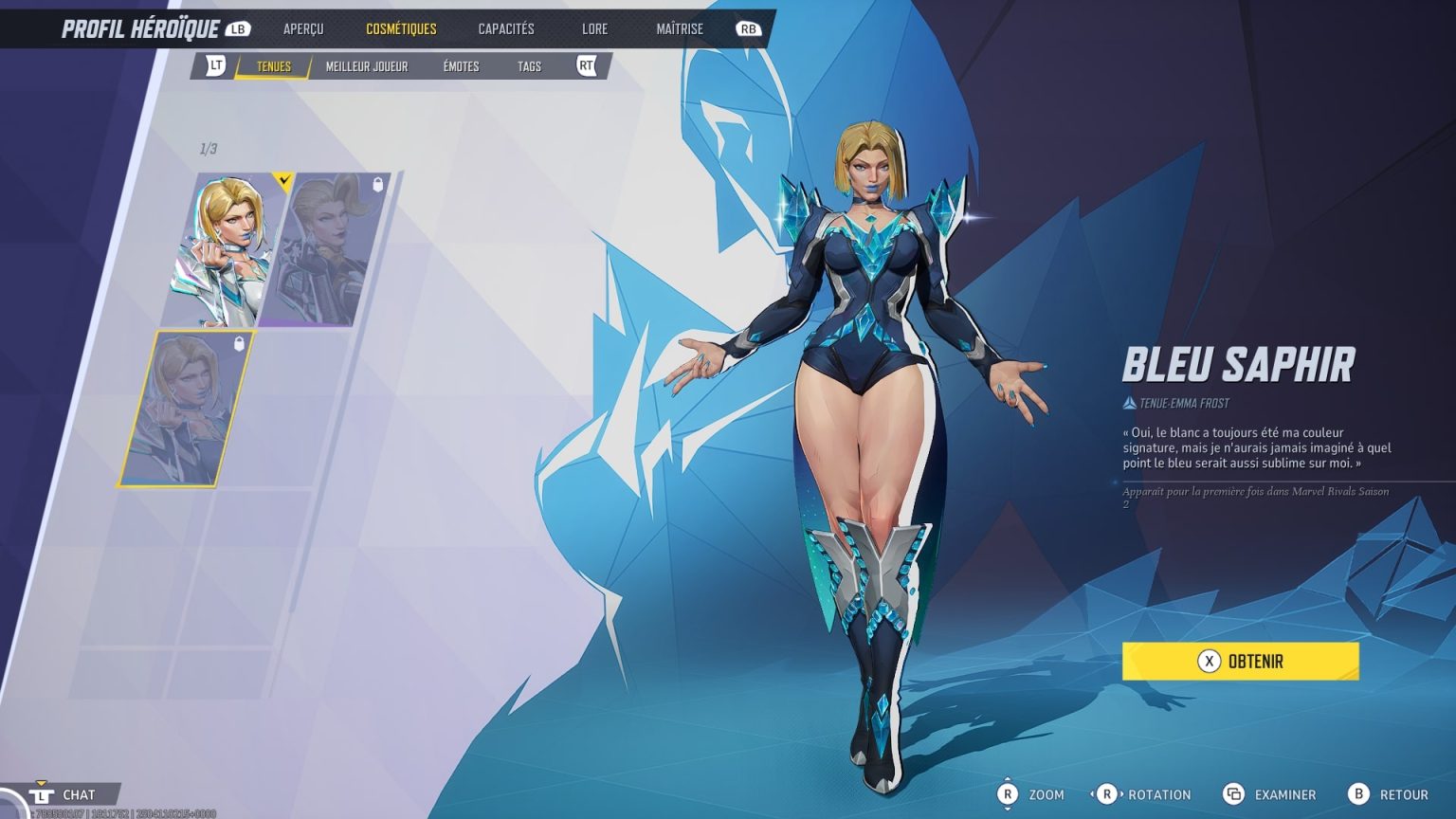Screen dimensions: 1456x819
Task: Switch to the Lore tab
Action: tap(594, 27)
